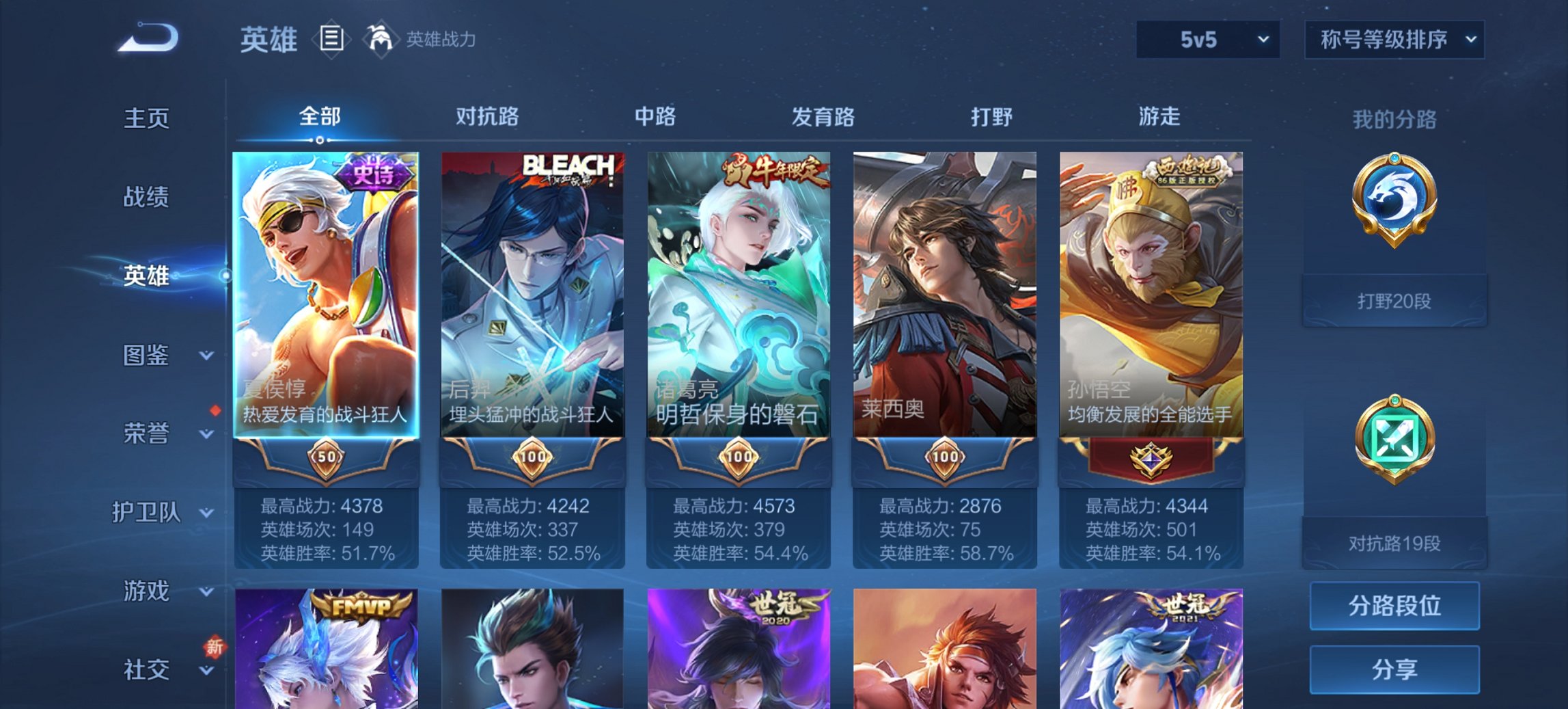Select the 主页 sidebar entry
1568x709 pixels.
point(146,118)
